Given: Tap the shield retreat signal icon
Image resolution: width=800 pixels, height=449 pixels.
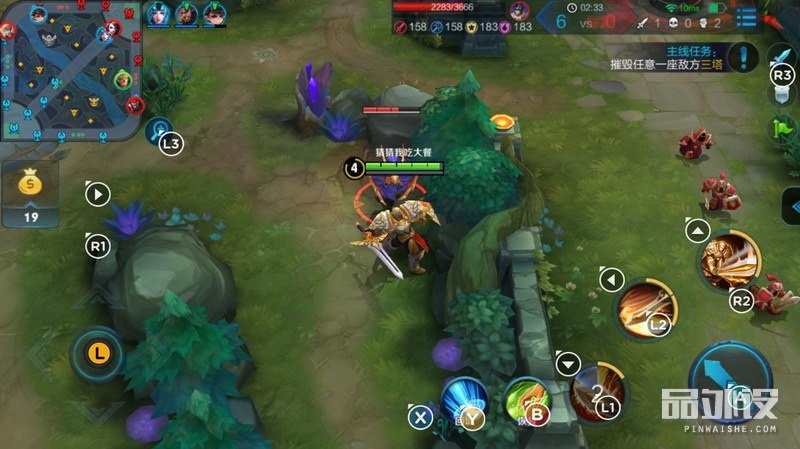Looking at the screenshot, I should 781,93.
